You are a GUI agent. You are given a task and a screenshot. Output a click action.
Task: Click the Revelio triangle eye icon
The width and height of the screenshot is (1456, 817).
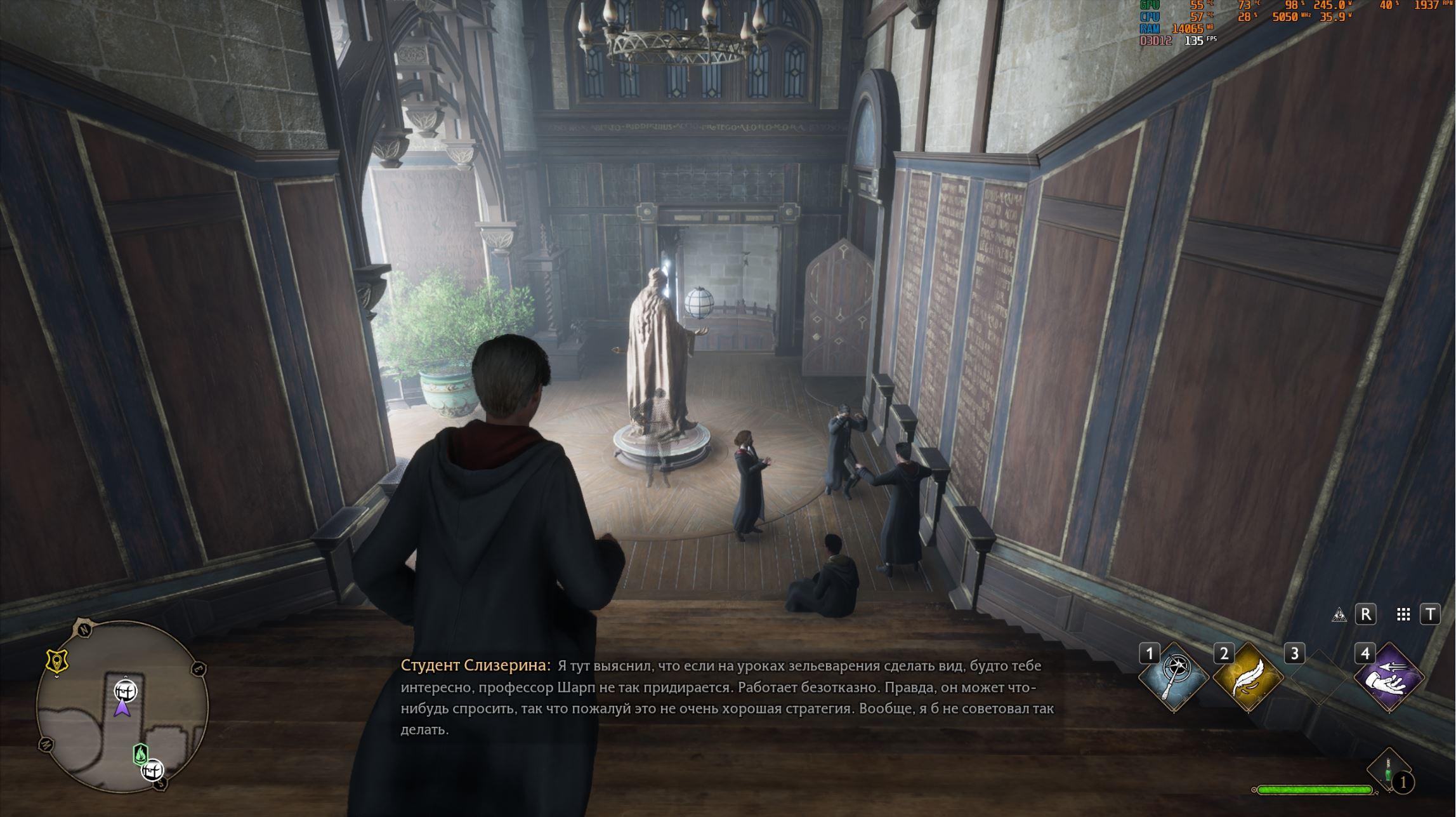click(1339, 614)
